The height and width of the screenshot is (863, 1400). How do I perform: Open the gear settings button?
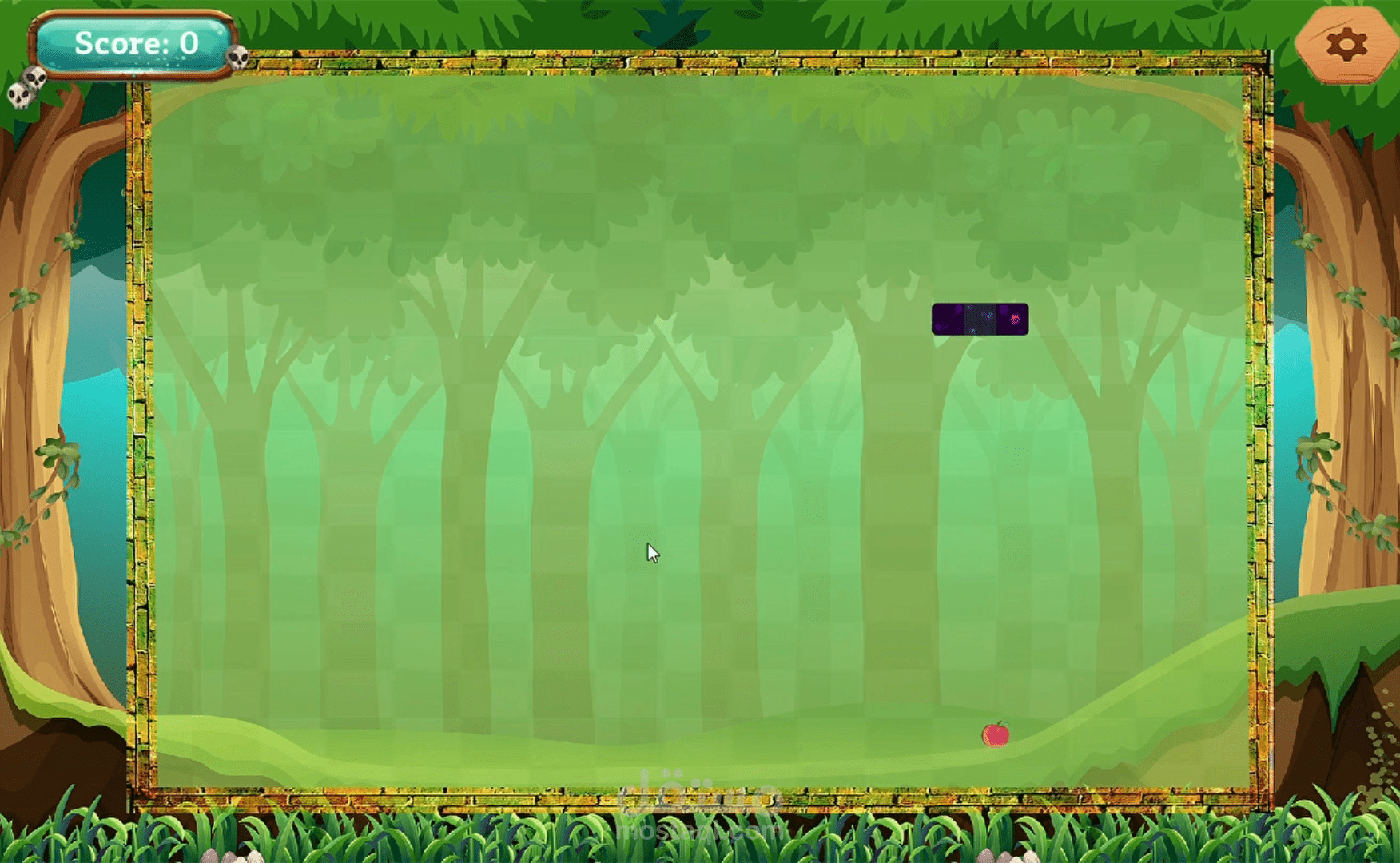click(x=1346, y=45)
